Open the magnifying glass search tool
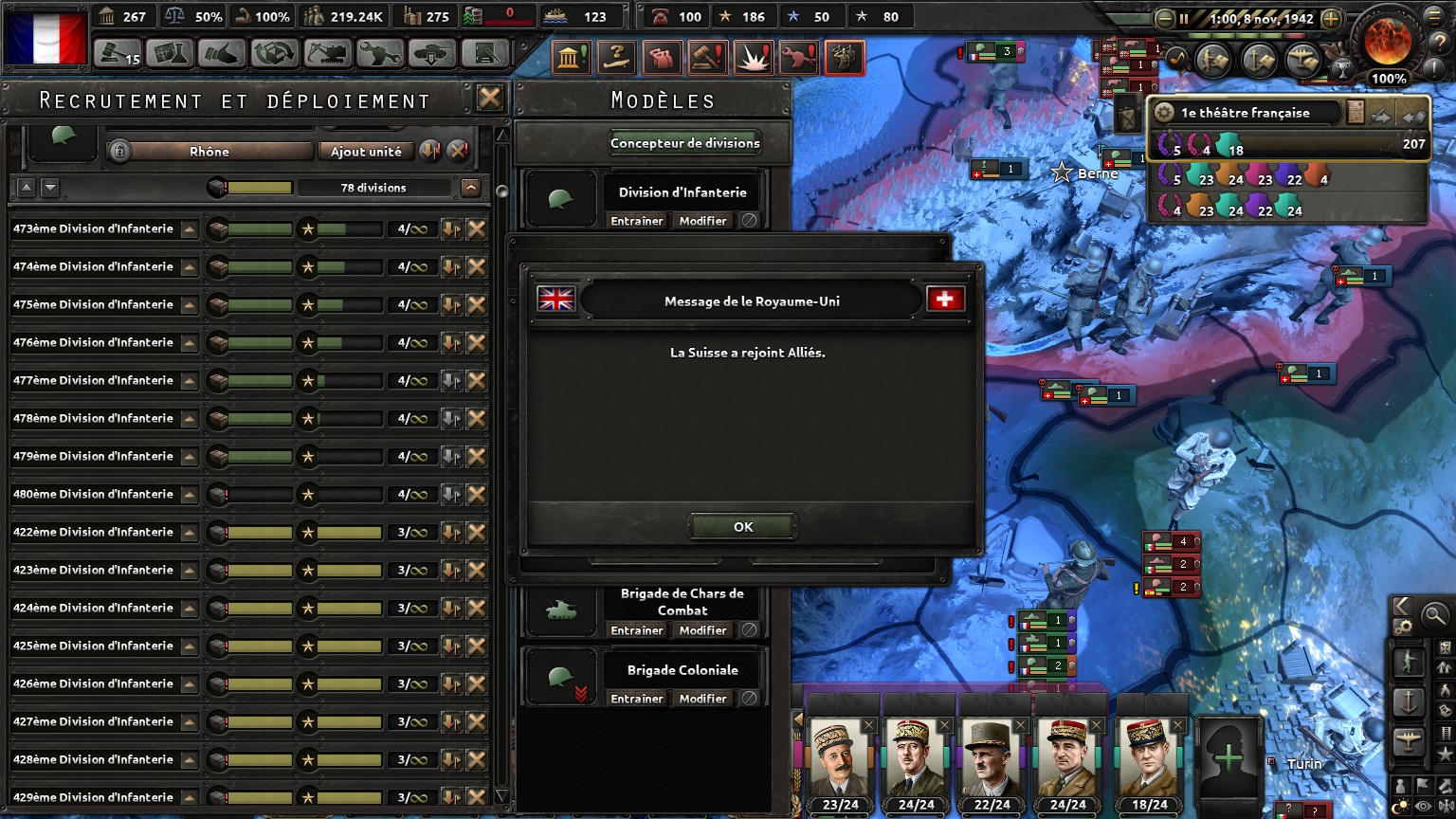 pos(1434,615)
